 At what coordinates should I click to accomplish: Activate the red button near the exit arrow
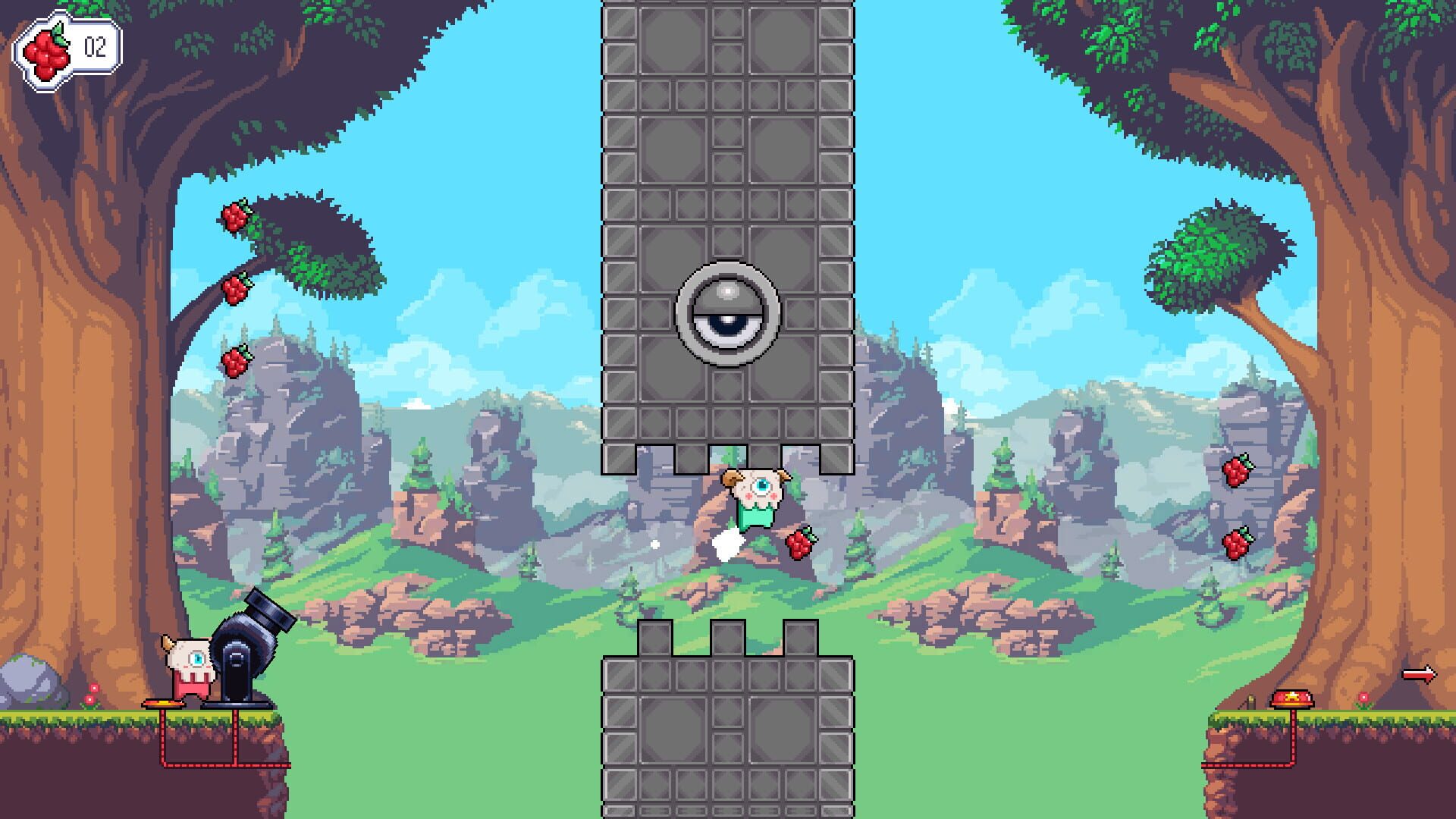point(1291,698)
